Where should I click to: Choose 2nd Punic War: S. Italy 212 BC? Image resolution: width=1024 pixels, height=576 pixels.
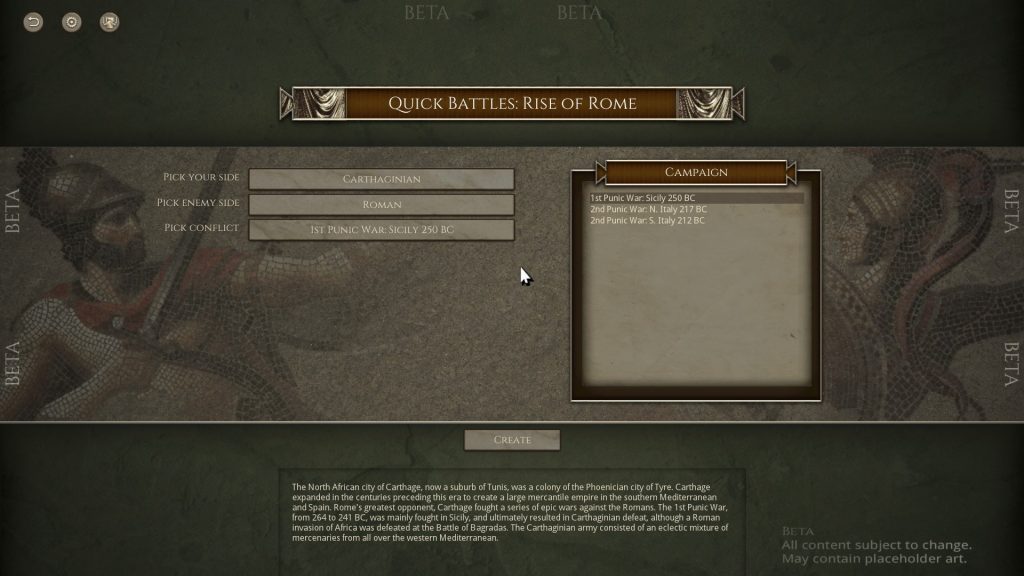[x=648, y=220]
